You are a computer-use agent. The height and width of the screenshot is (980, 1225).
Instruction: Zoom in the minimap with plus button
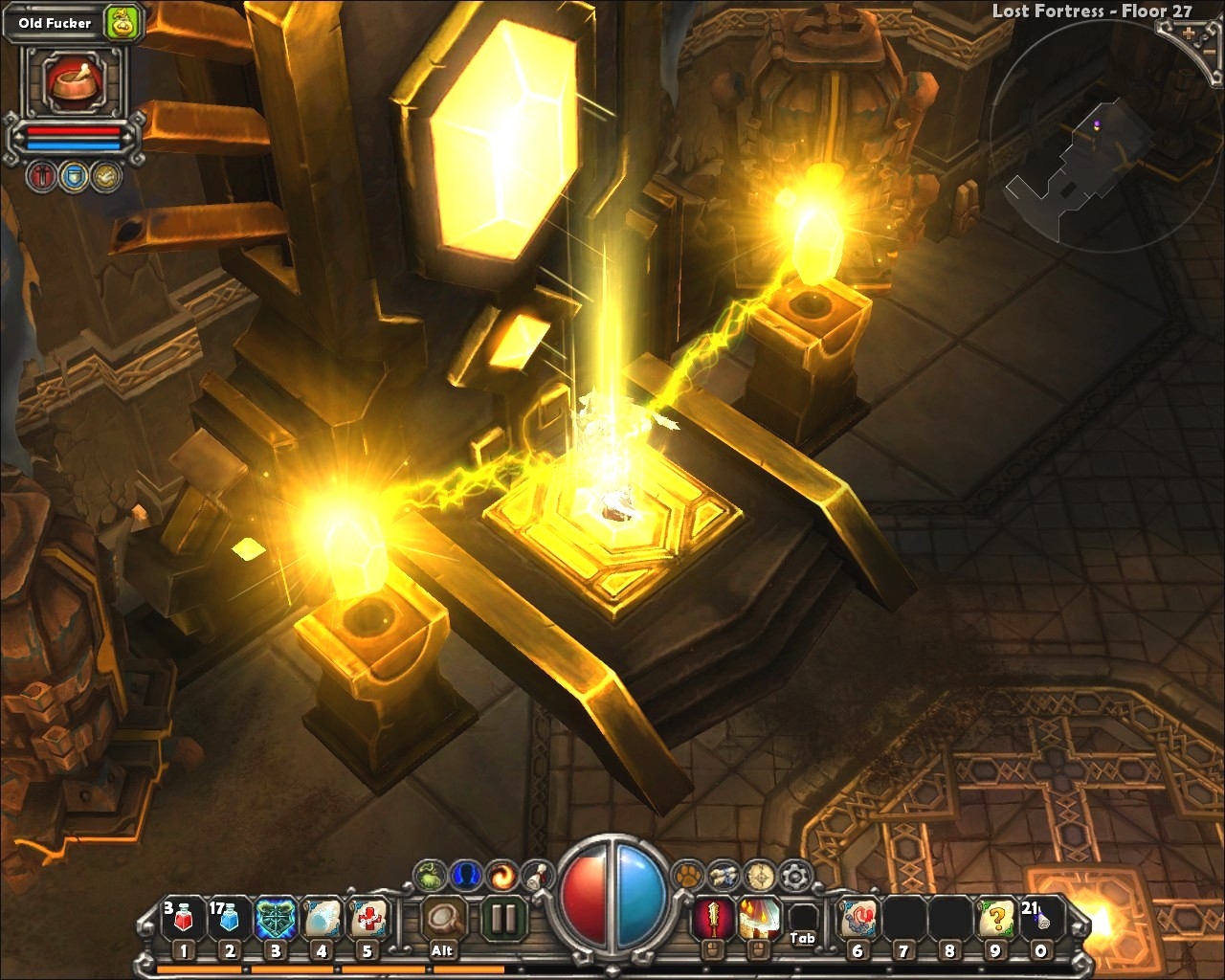1189,33
